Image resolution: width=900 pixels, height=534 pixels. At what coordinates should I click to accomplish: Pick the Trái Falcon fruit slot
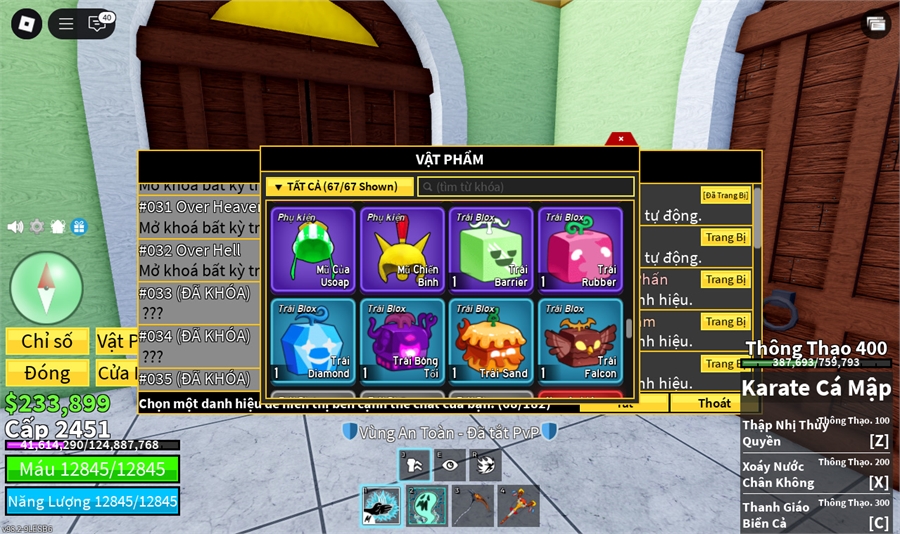(x=580, y=341)
